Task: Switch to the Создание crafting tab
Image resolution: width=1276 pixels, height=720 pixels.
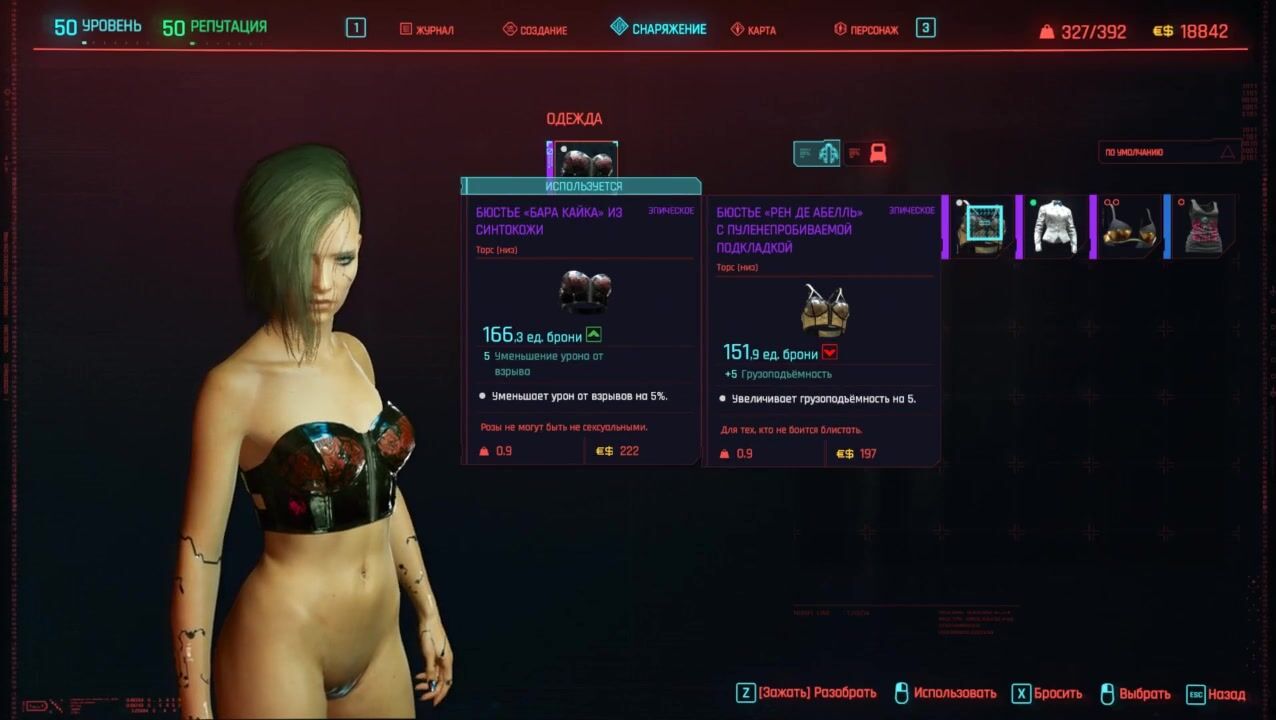Action: pos(535,30)
